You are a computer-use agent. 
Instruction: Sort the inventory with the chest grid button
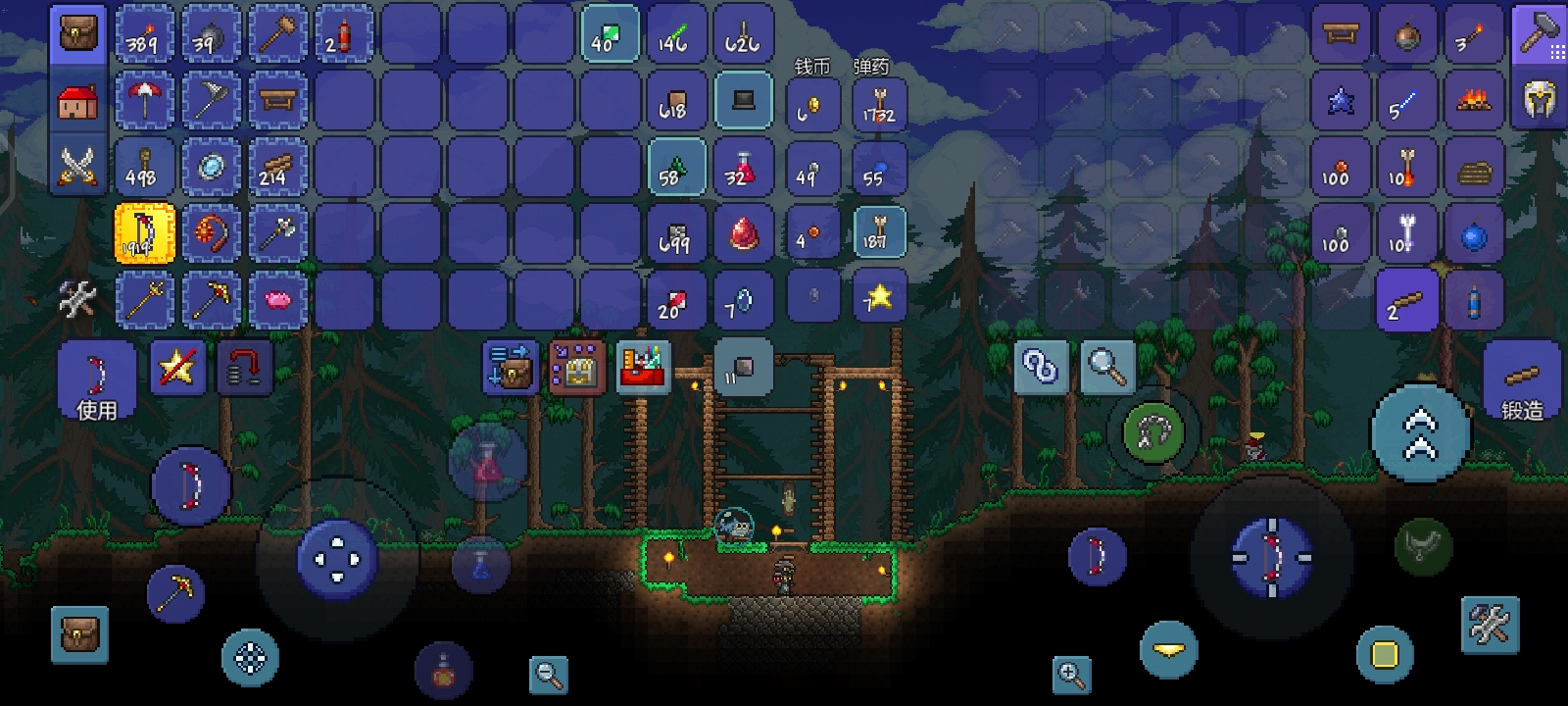point(576,368)
